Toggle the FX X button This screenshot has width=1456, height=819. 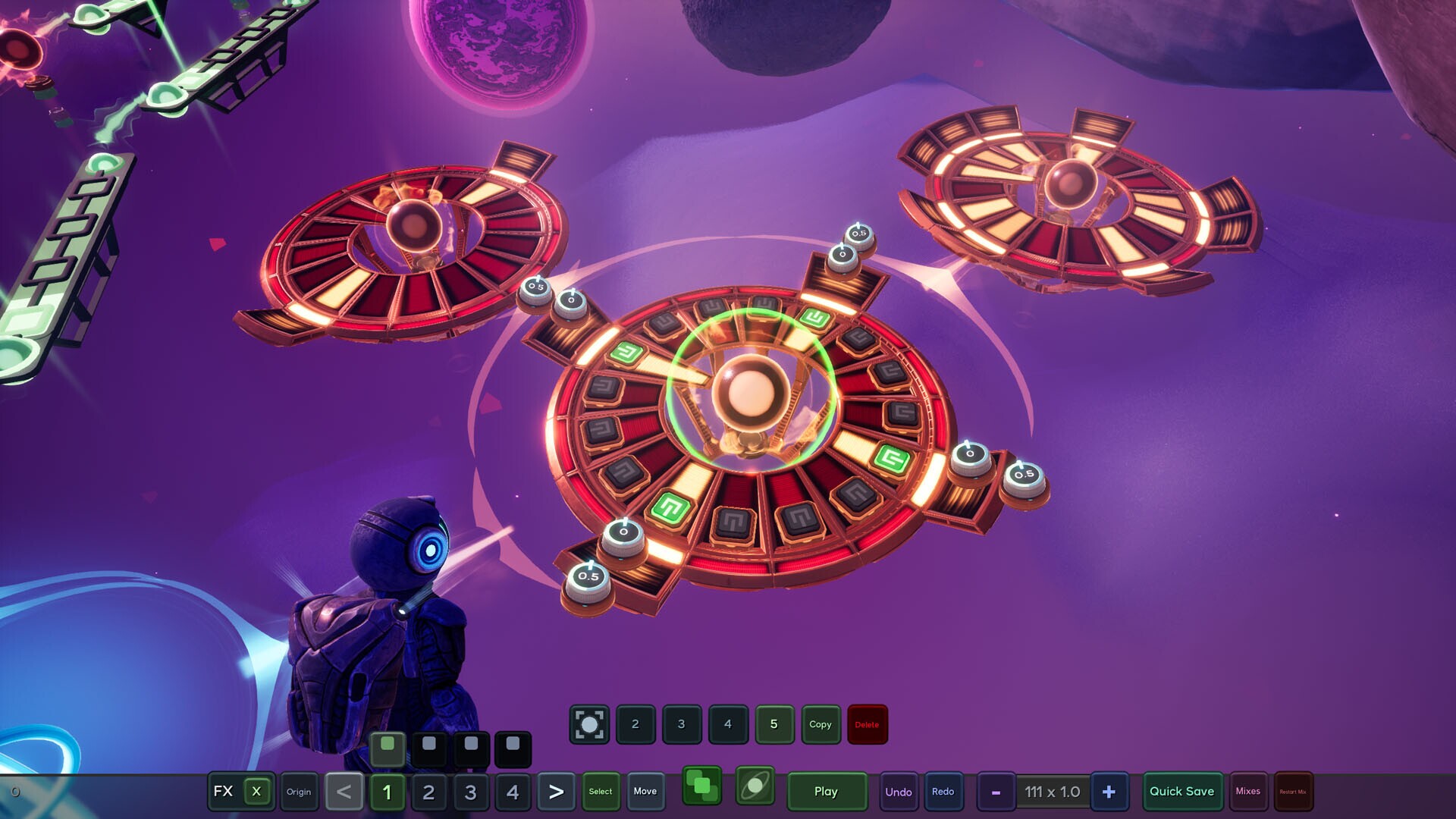pos(256,792)
